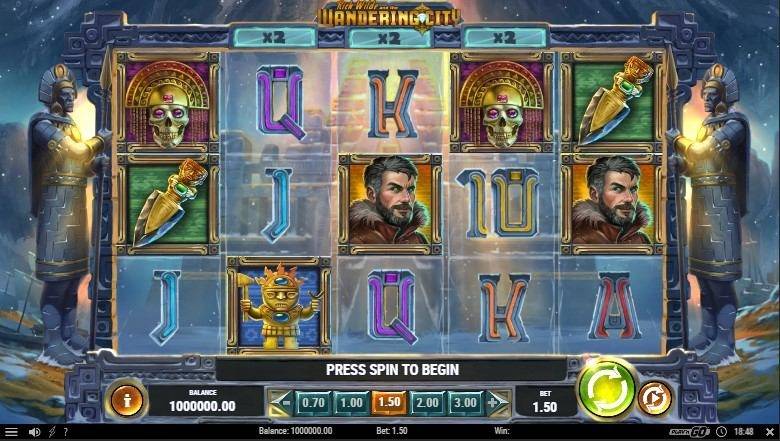The height and width of the screenshot is (441, 780).
Task: Open the autoplay options
Action: pyautogui.click(x=655, y=397)
